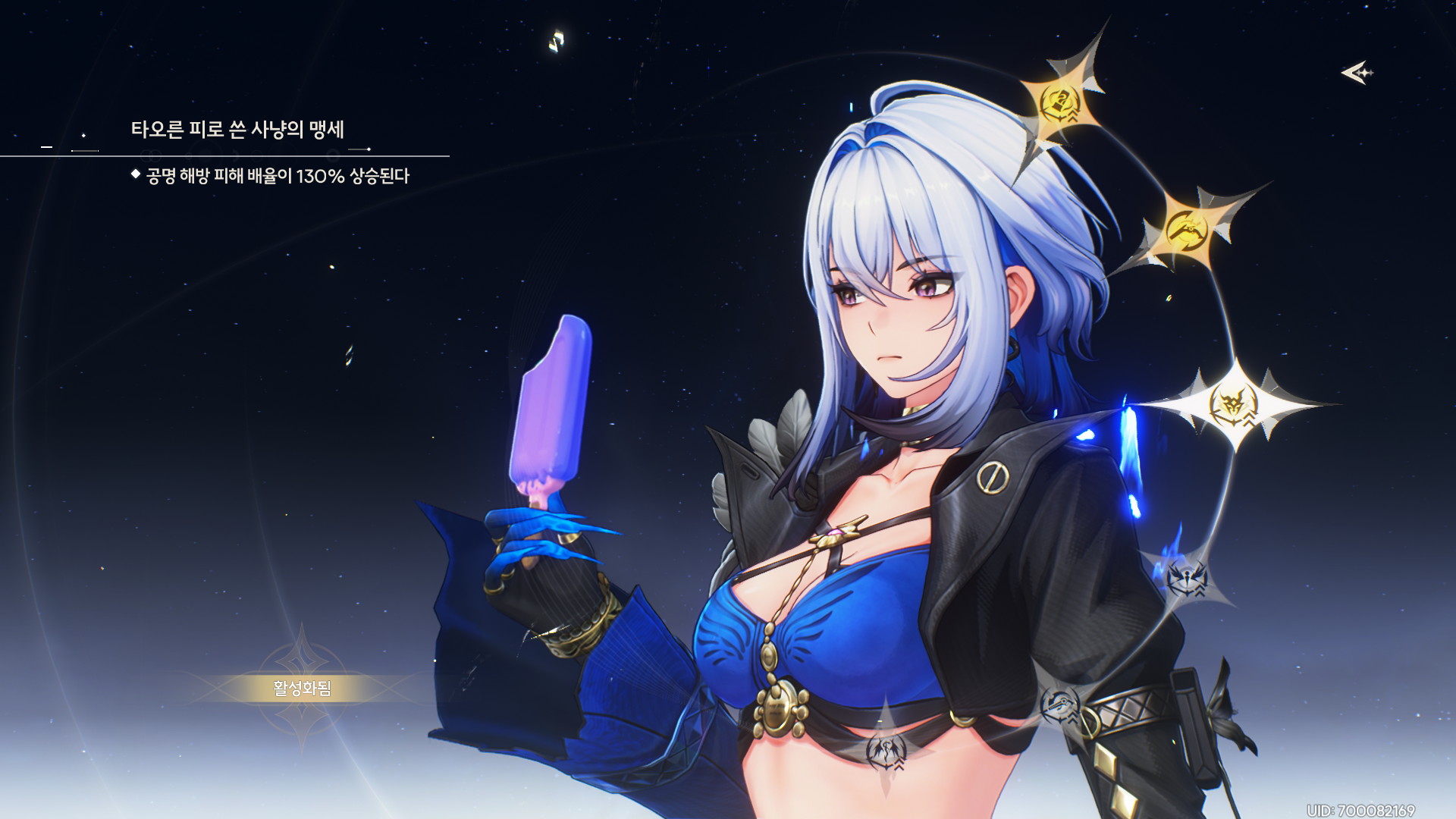Select the sixth and final resonance chain node
1456x819 pixels.
[x=886, y=751]
